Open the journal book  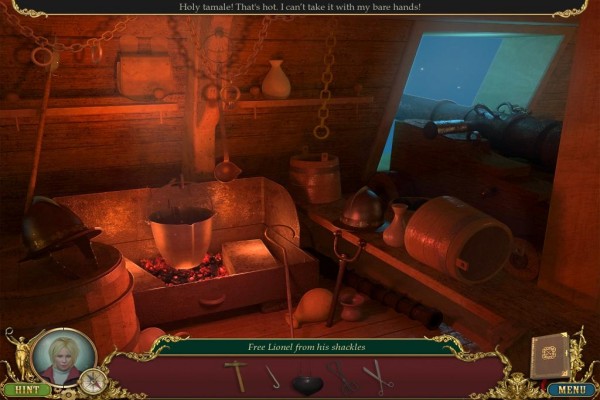(x=548, y=353)
